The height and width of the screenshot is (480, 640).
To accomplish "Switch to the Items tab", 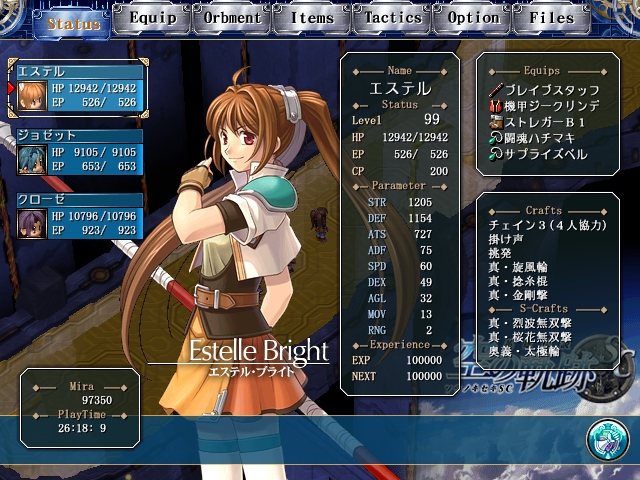I will click(313, 18).
